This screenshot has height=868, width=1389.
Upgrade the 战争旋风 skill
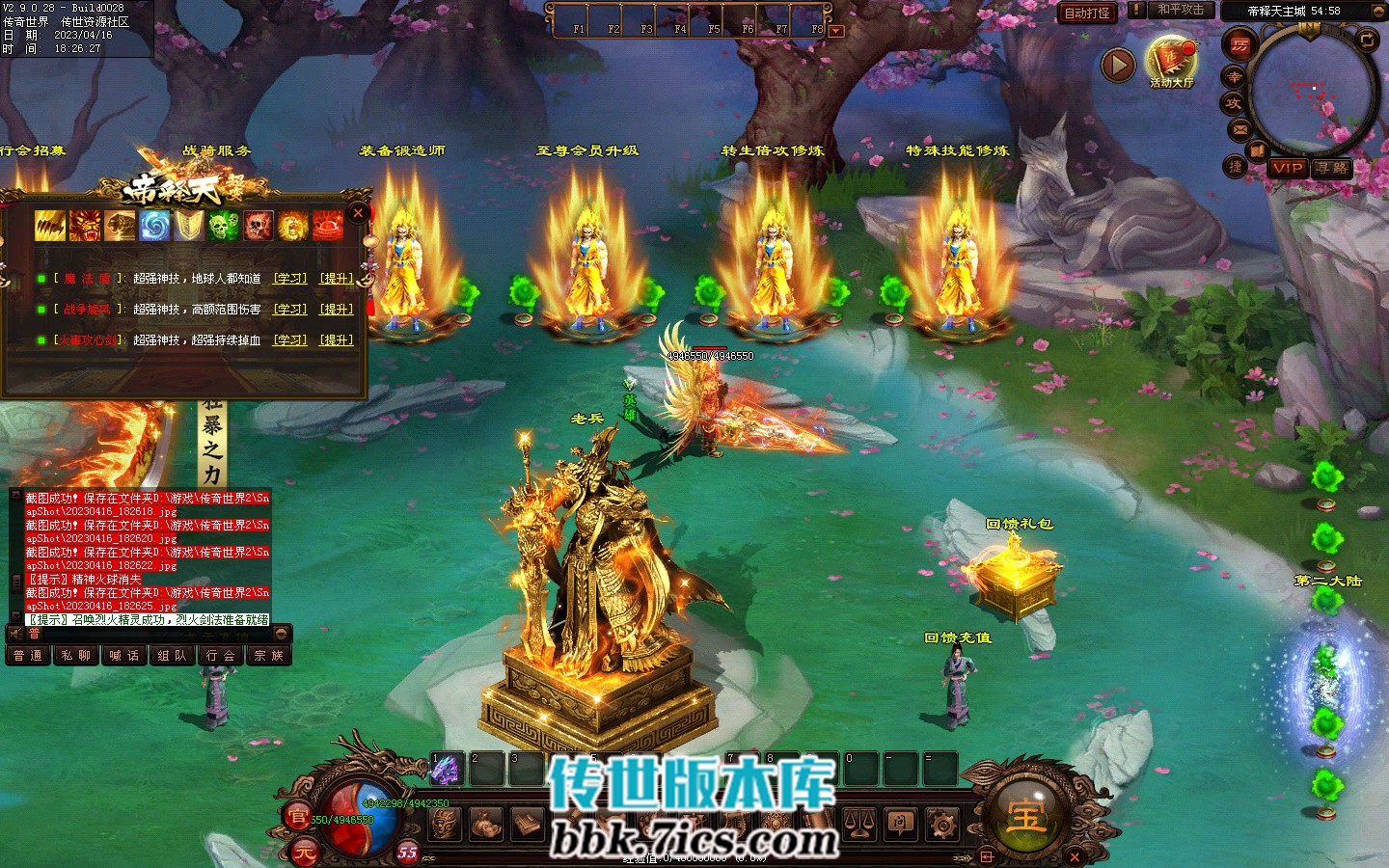click(x=337, y=310)
